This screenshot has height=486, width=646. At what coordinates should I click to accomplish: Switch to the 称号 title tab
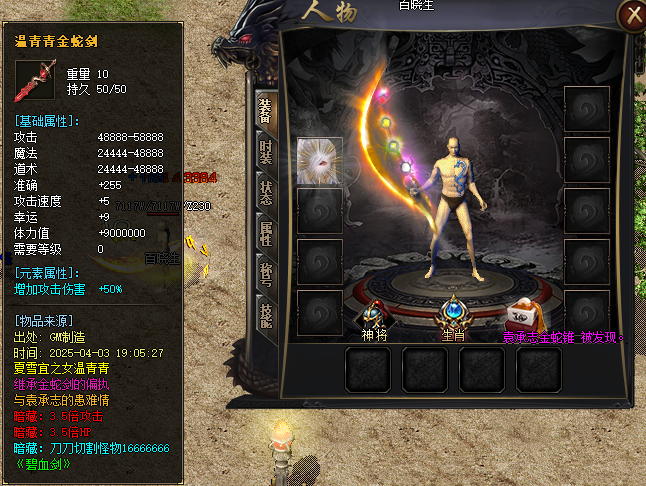(265, 273)
